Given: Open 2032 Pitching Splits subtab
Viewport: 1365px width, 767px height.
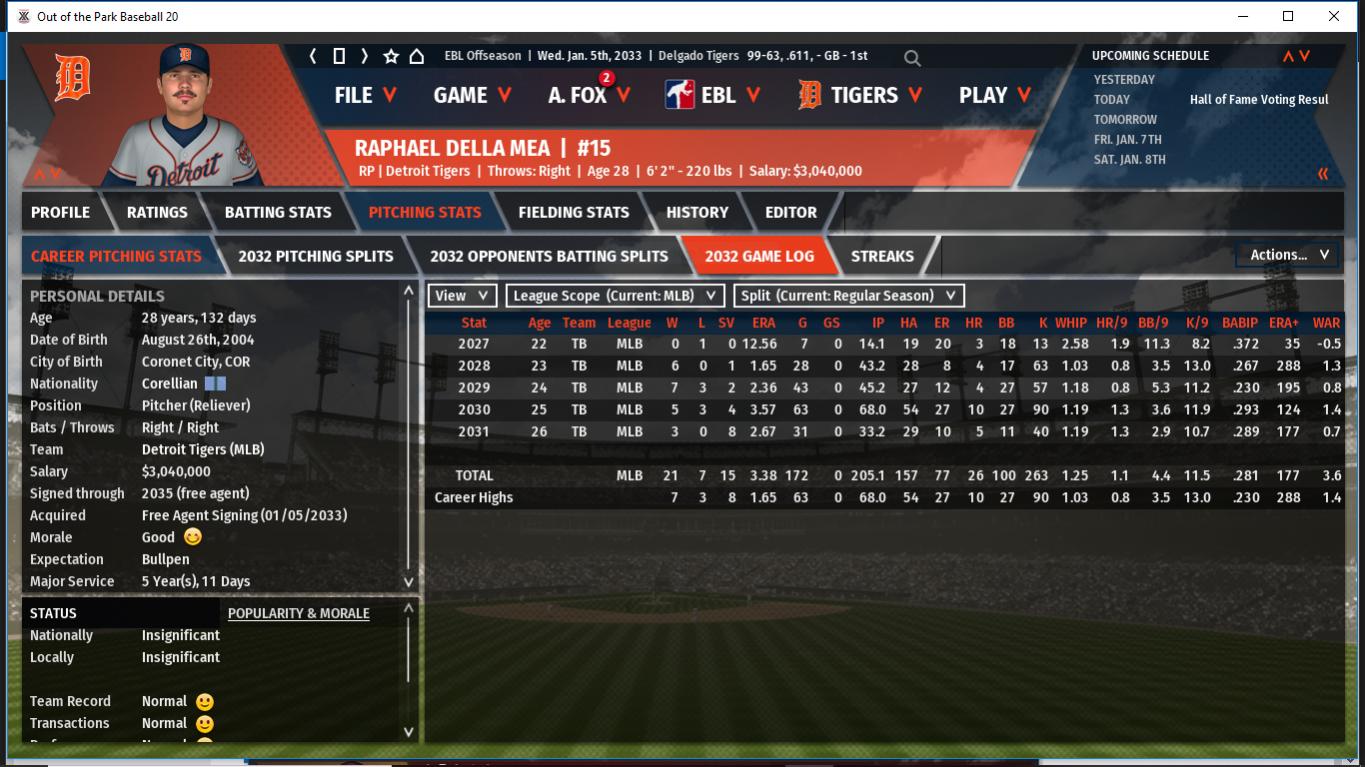Looking at the screenshot, I should pyautogui.click(x=315, y=256).
